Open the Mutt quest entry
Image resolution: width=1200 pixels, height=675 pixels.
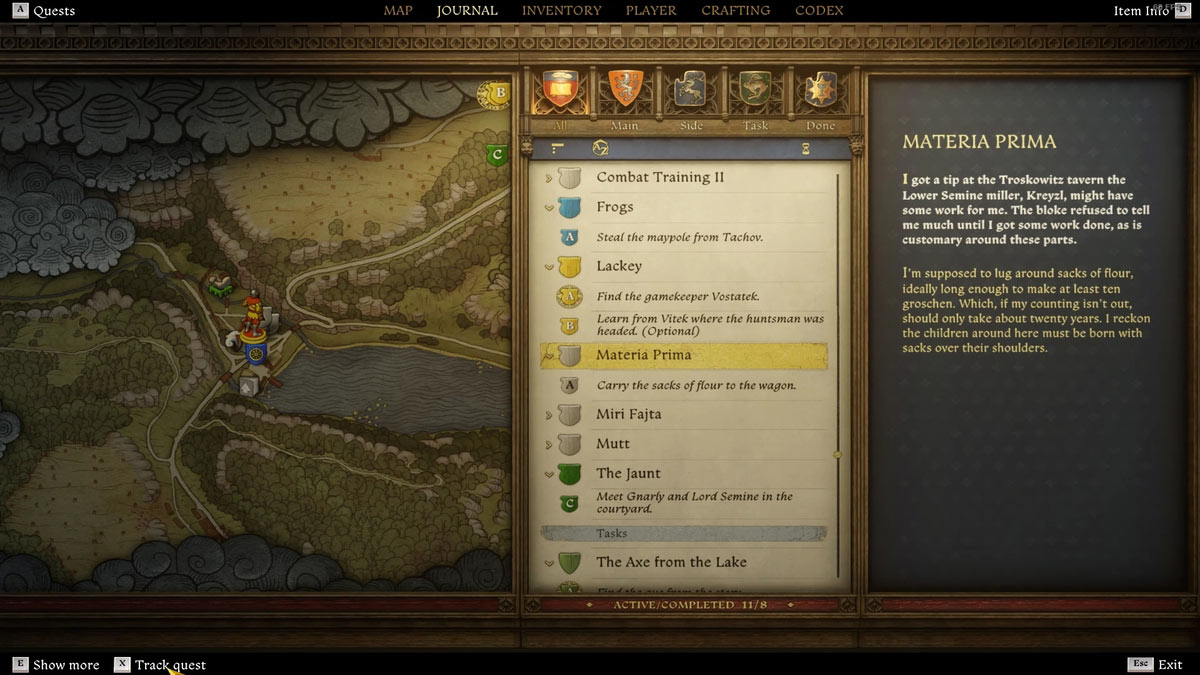tap(613, 443)
